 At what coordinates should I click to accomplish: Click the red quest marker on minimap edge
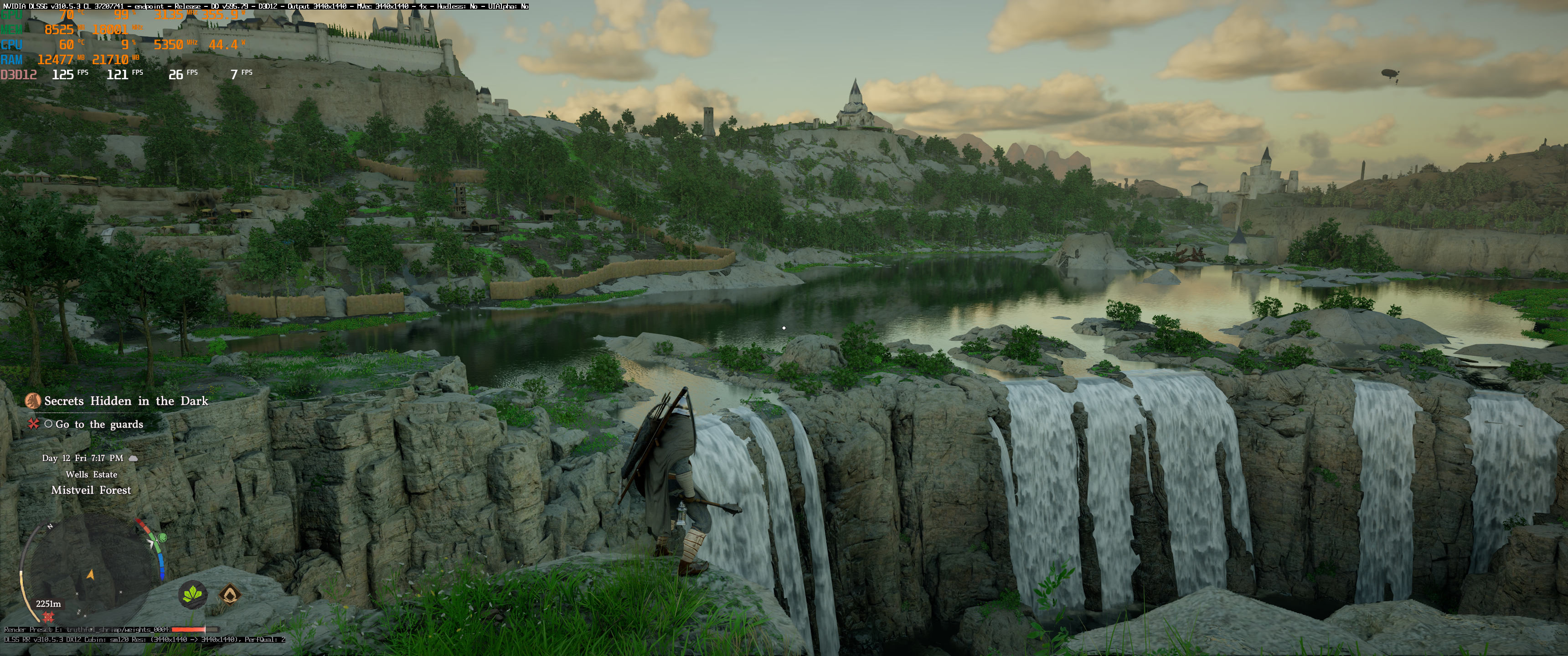pos(49,618)
